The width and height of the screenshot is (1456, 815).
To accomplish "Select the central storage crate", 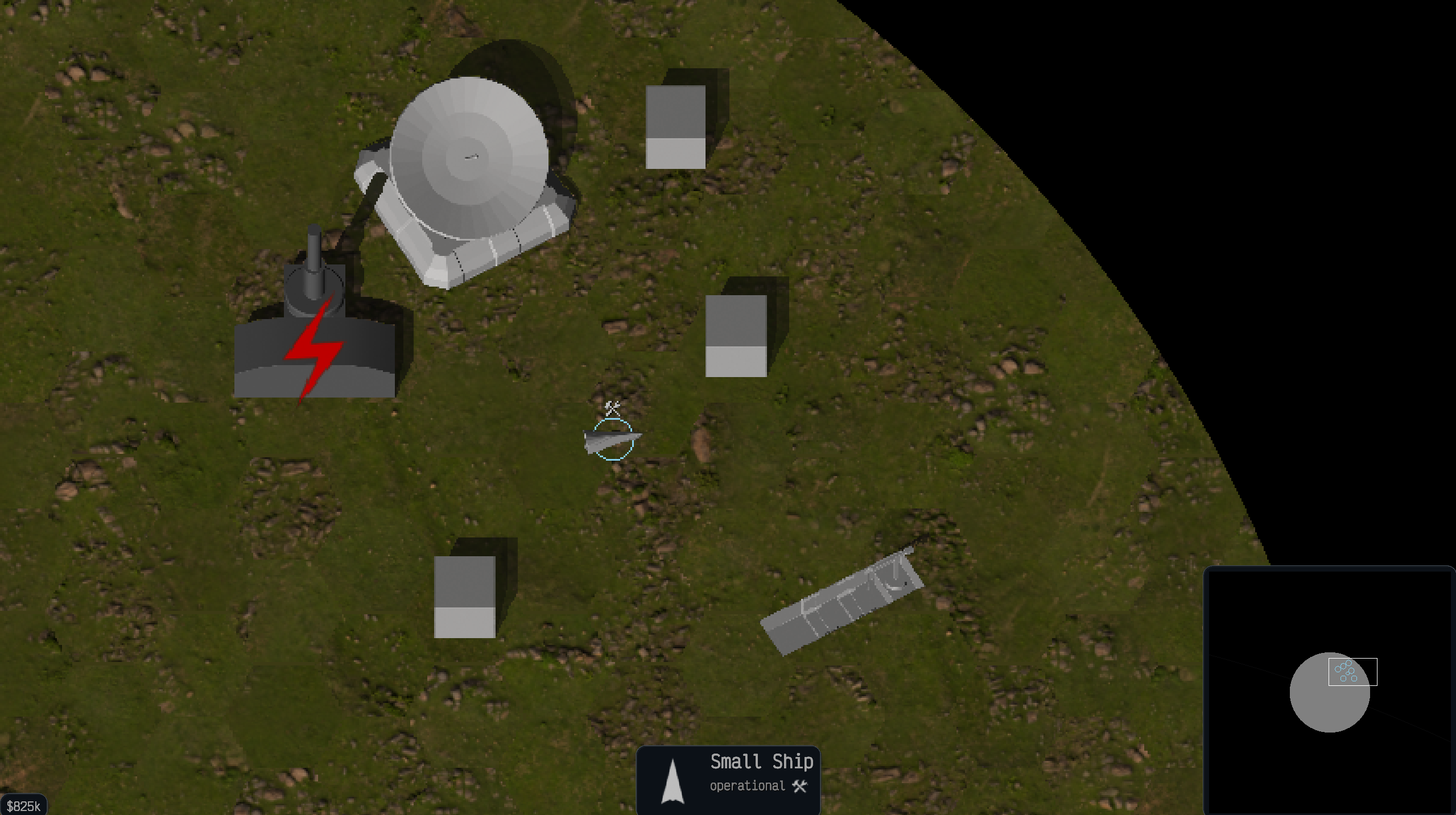I will coord(737,336).
